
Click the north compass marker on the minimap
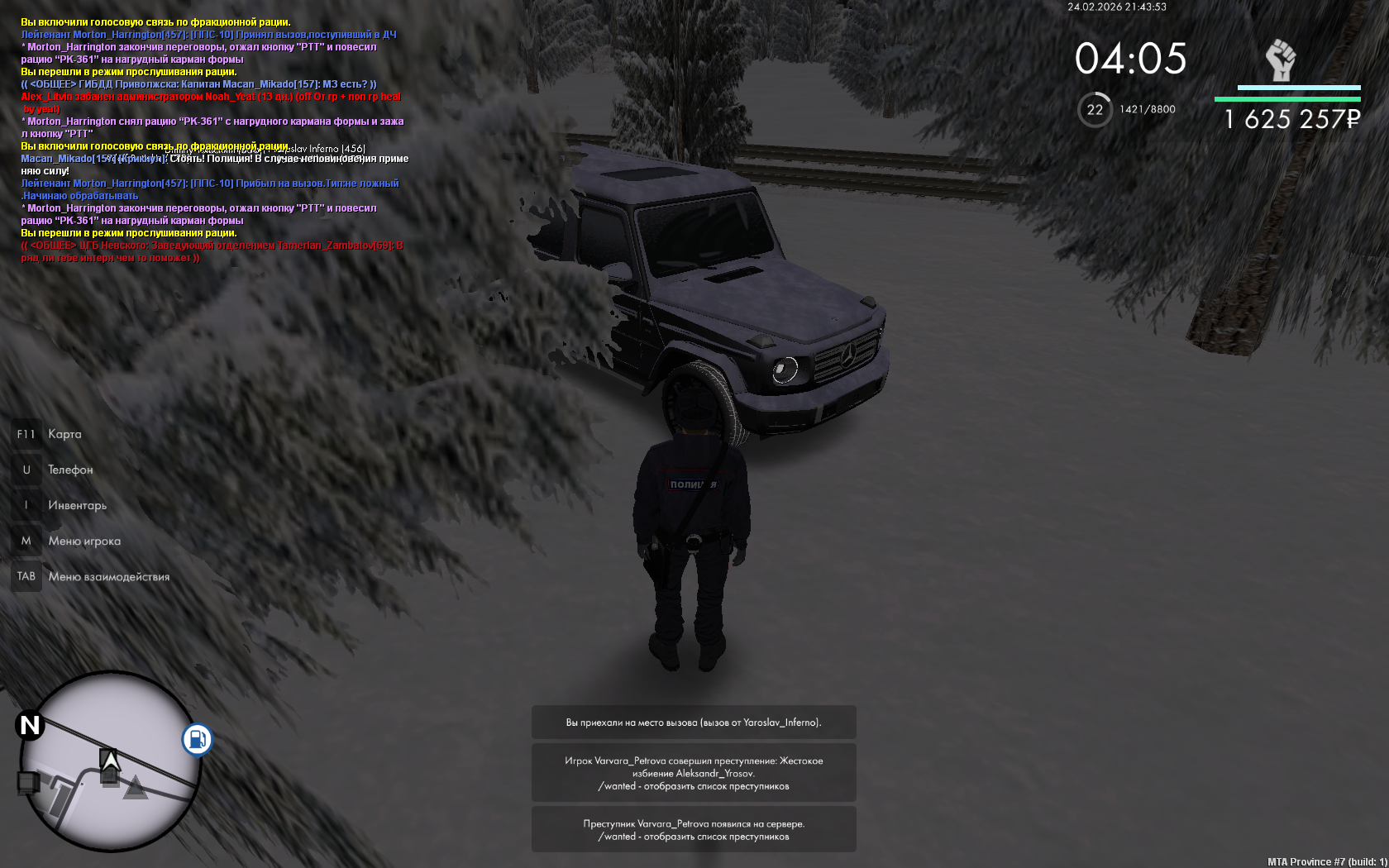[30, 726]
